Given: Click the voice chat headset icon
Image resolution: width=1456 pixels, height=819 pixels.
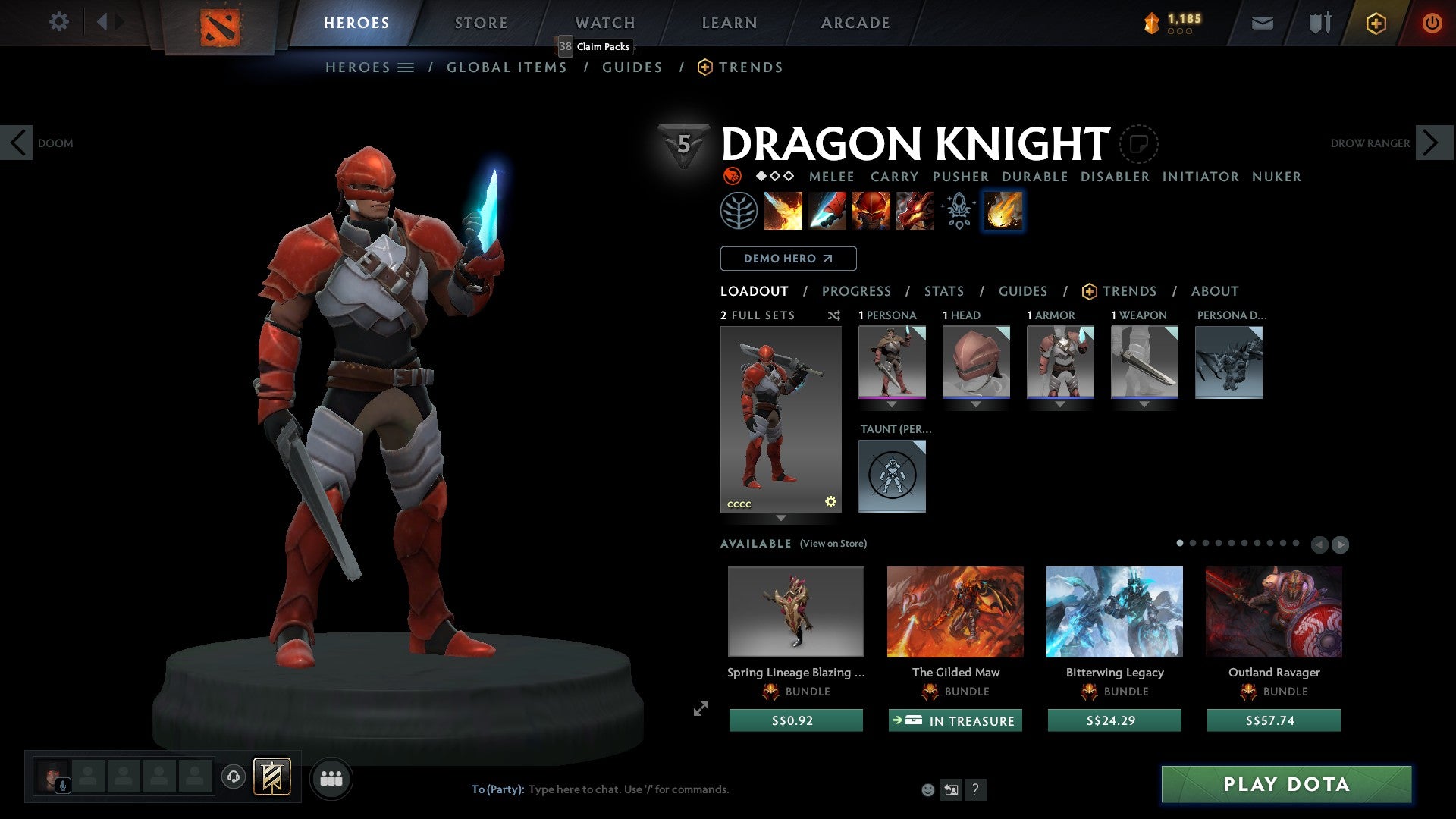Looking at the screenshot, I should coord(234,777).
